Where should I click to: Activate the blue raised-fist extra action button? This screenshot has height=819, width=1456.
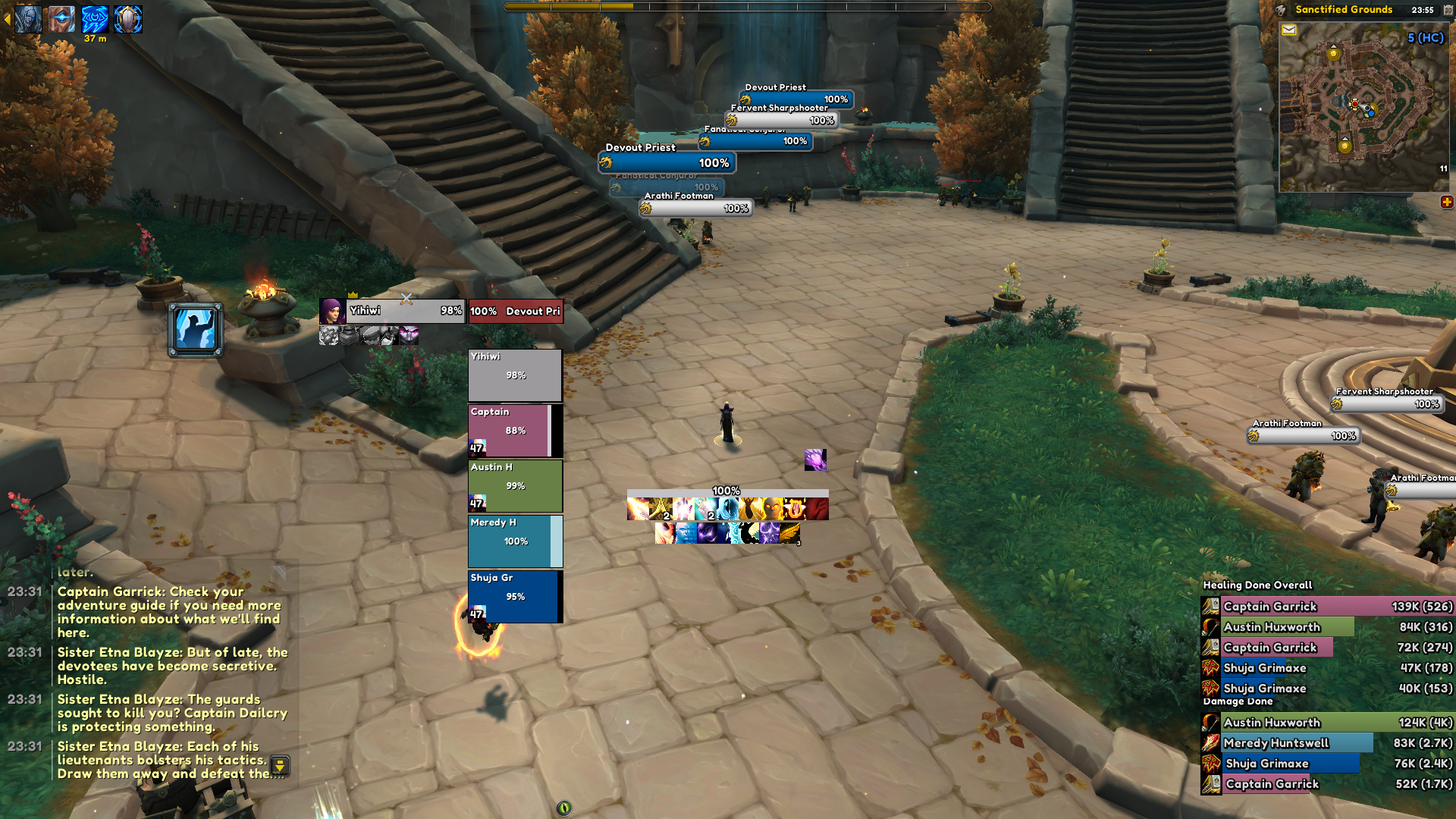tap(195, 330)
